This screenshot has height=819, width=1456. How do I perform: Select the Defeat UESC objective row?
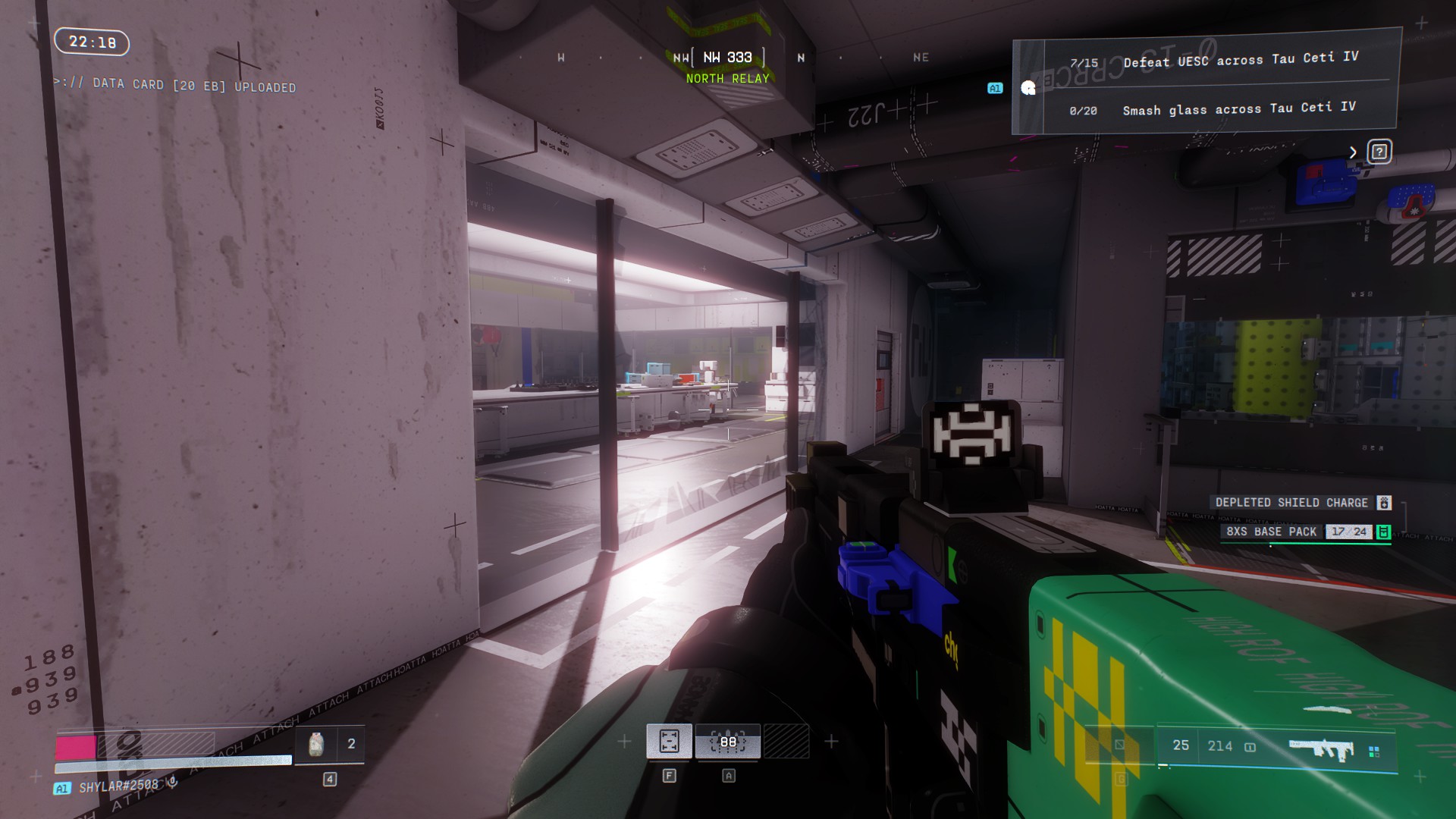point(1213,60)
